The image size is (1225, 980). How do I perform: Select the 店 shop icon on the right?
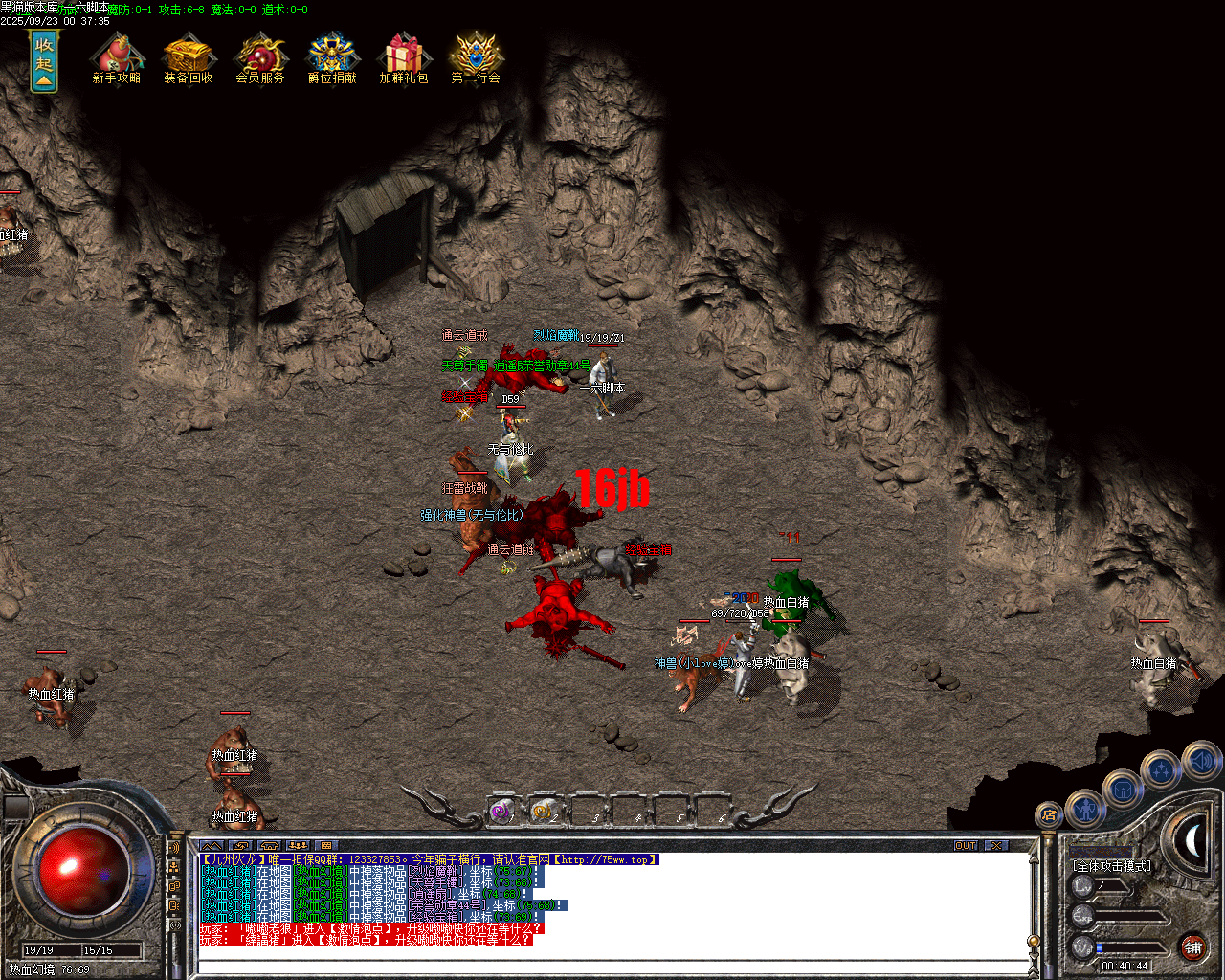coord(1051,815)
